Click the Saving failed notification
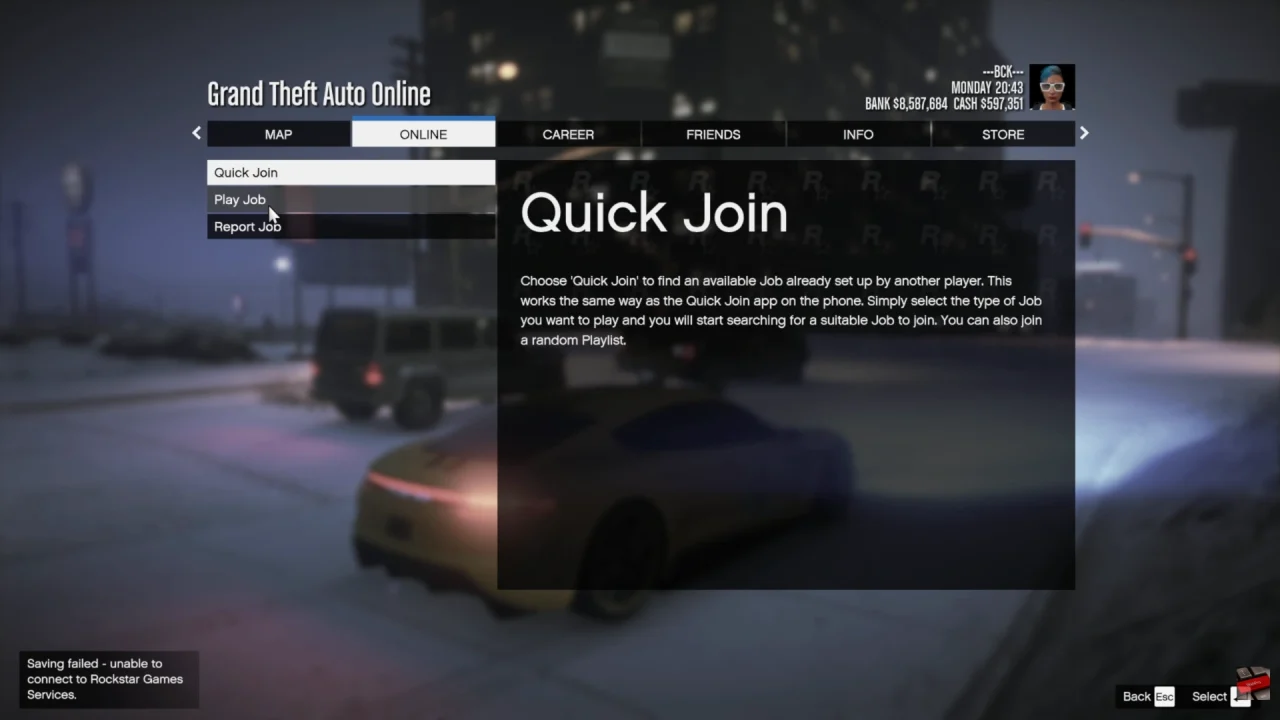The image size is (1280, 720). pyautogui.click(x=108, y=679)
